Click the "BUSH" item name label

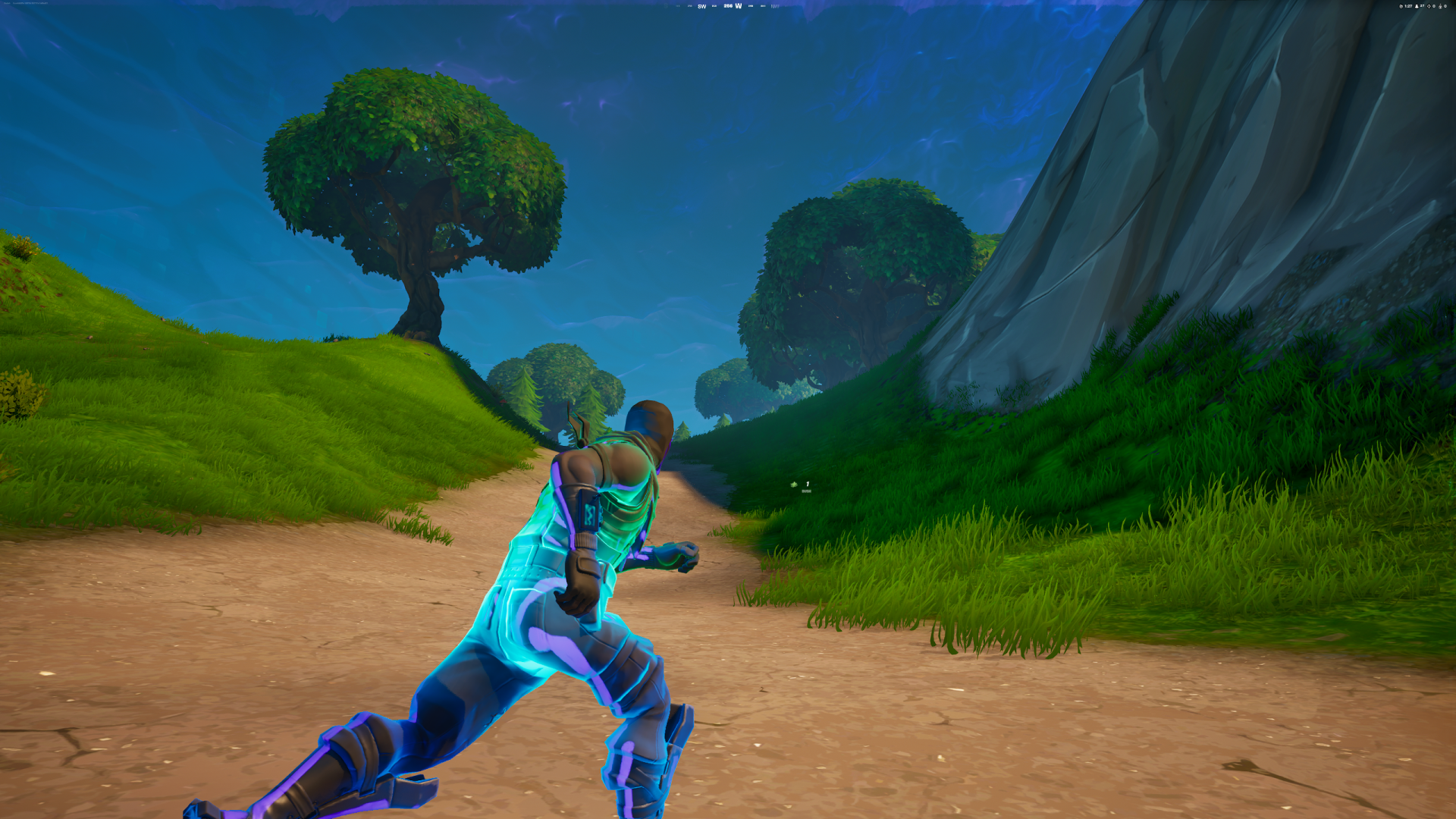[x=807, y=491]
